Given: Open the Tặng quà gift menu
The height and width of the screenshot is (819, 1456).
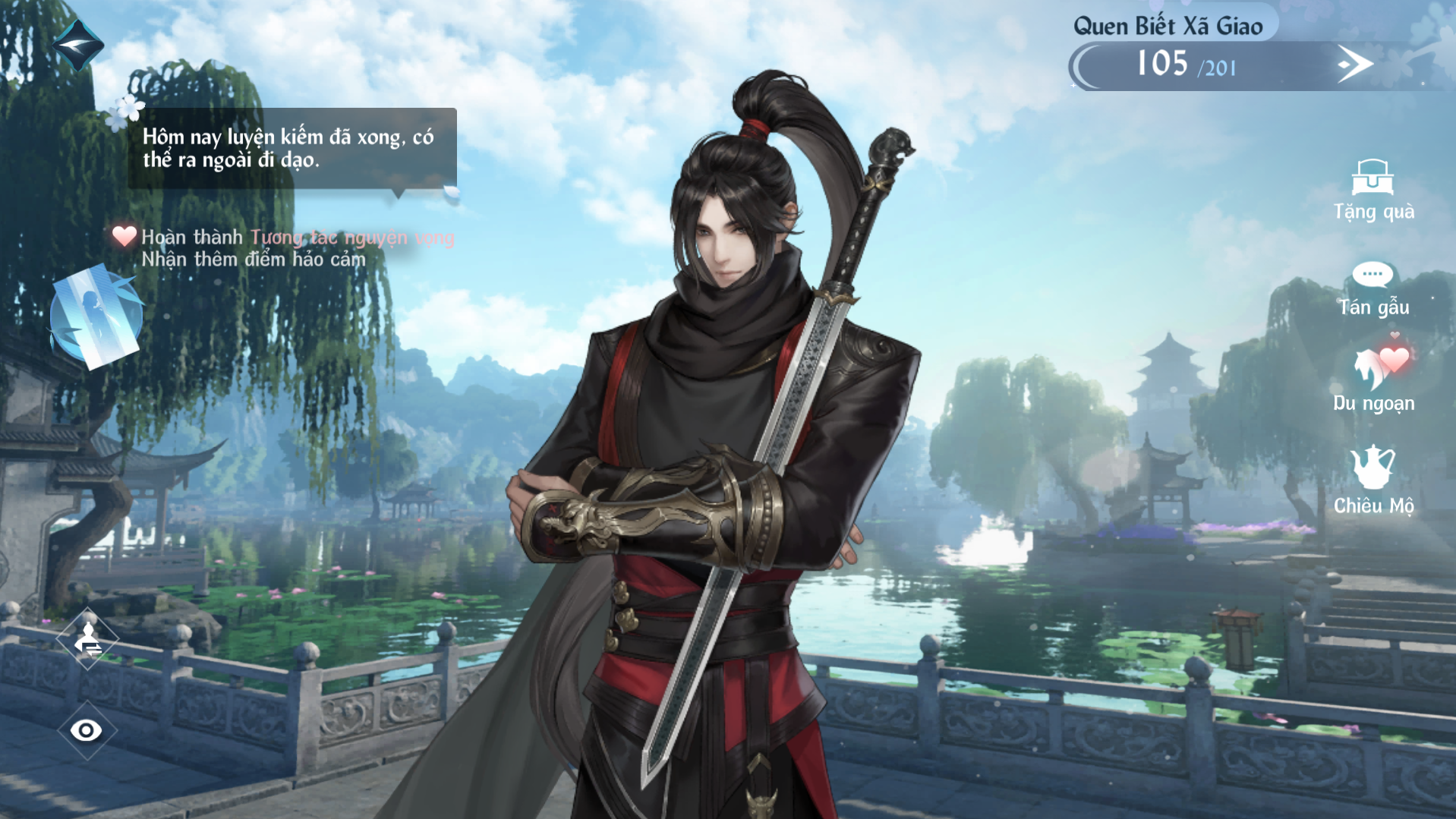Looking at the screenshot, I should tap(1372, 190).
